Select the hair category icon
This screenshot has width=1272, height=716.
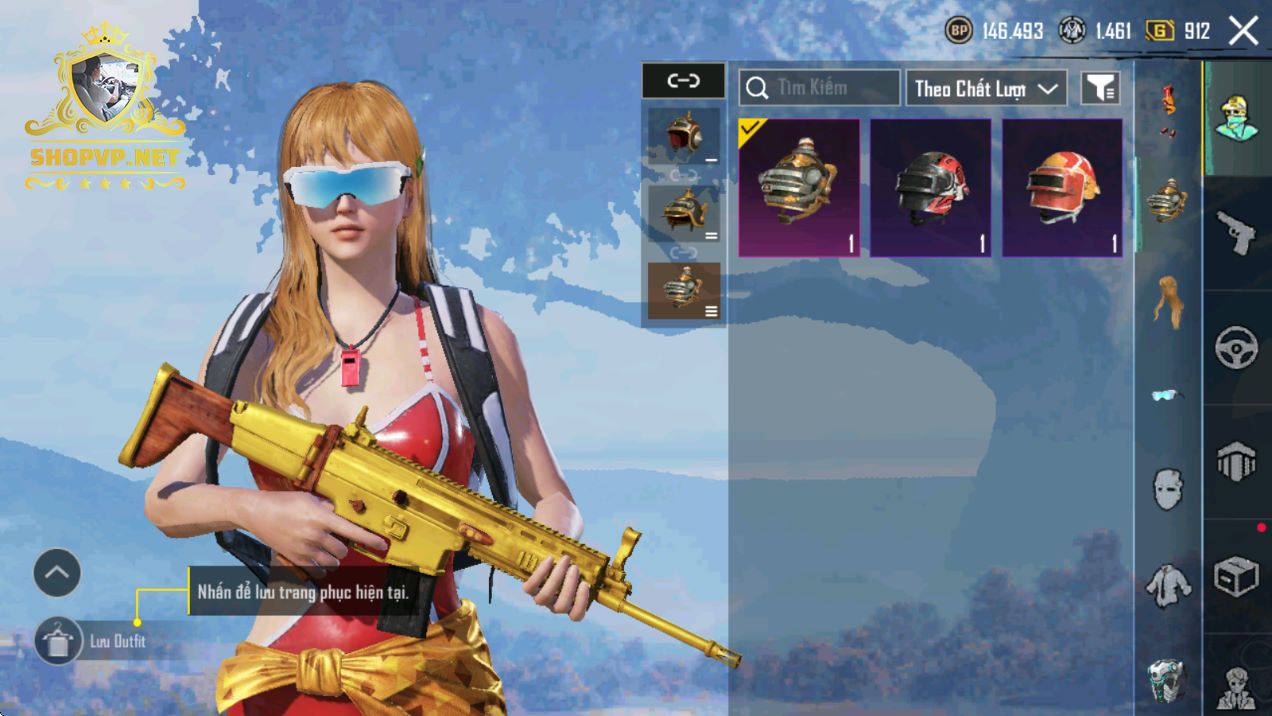click(1167, 300)
